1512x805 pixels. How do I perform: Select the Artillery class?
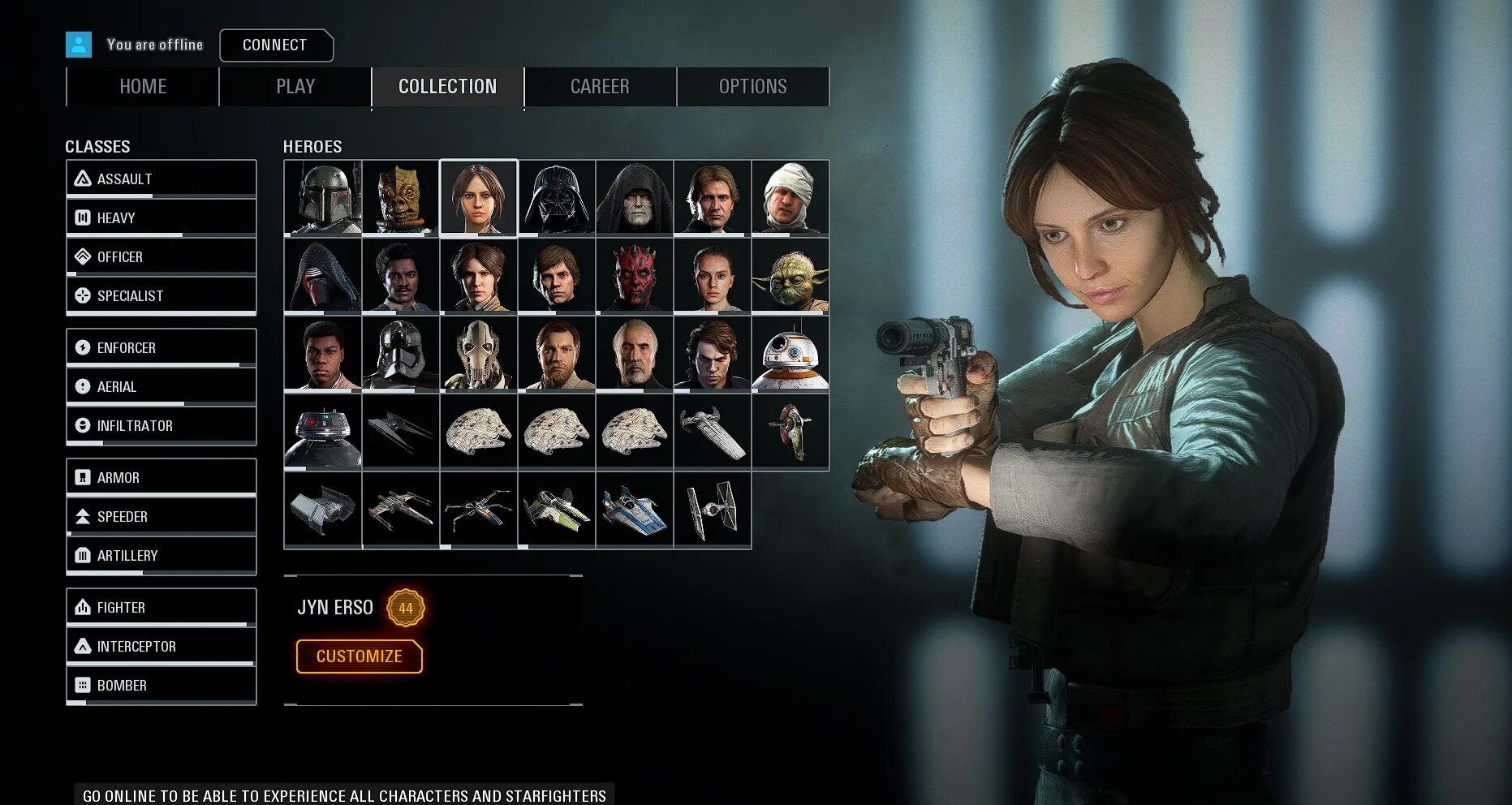click(x=161, y=556)
